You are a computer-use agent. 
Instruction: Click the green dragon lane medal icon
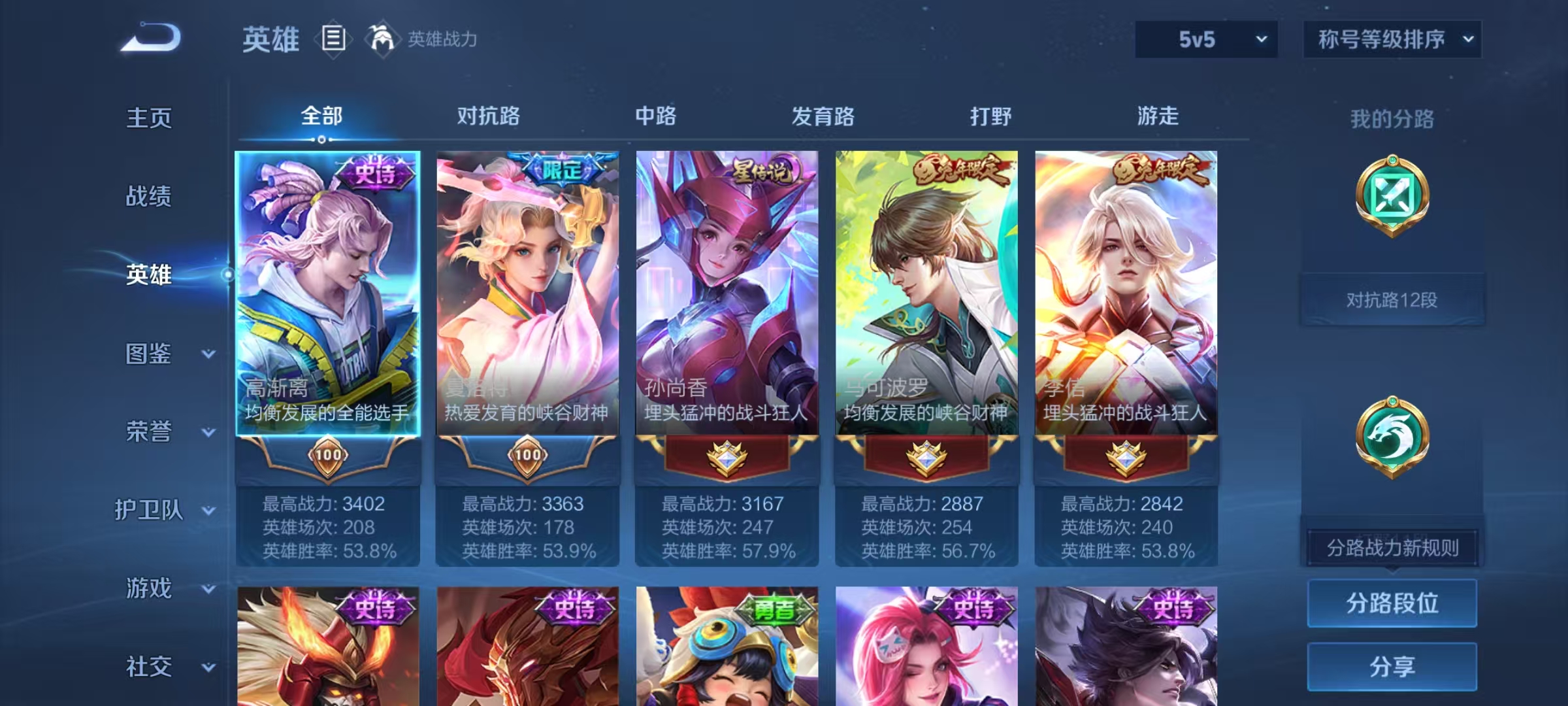point(1392,437)
